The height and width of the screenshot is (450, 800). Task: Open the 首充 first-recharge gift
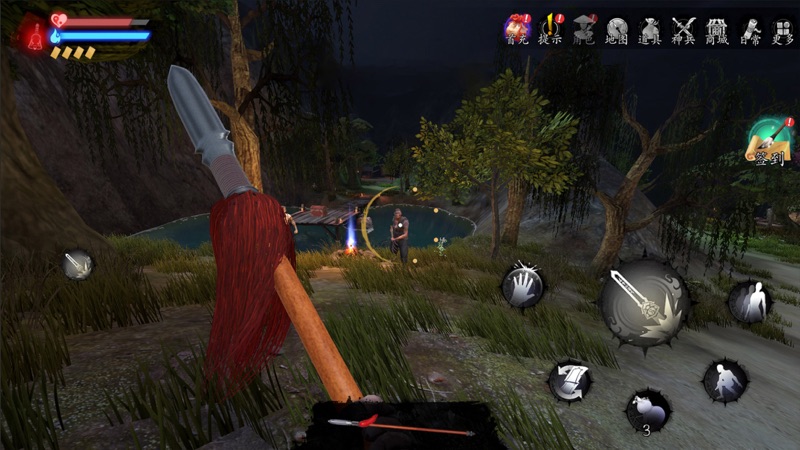pyautogui.click(x=516, y=29)
